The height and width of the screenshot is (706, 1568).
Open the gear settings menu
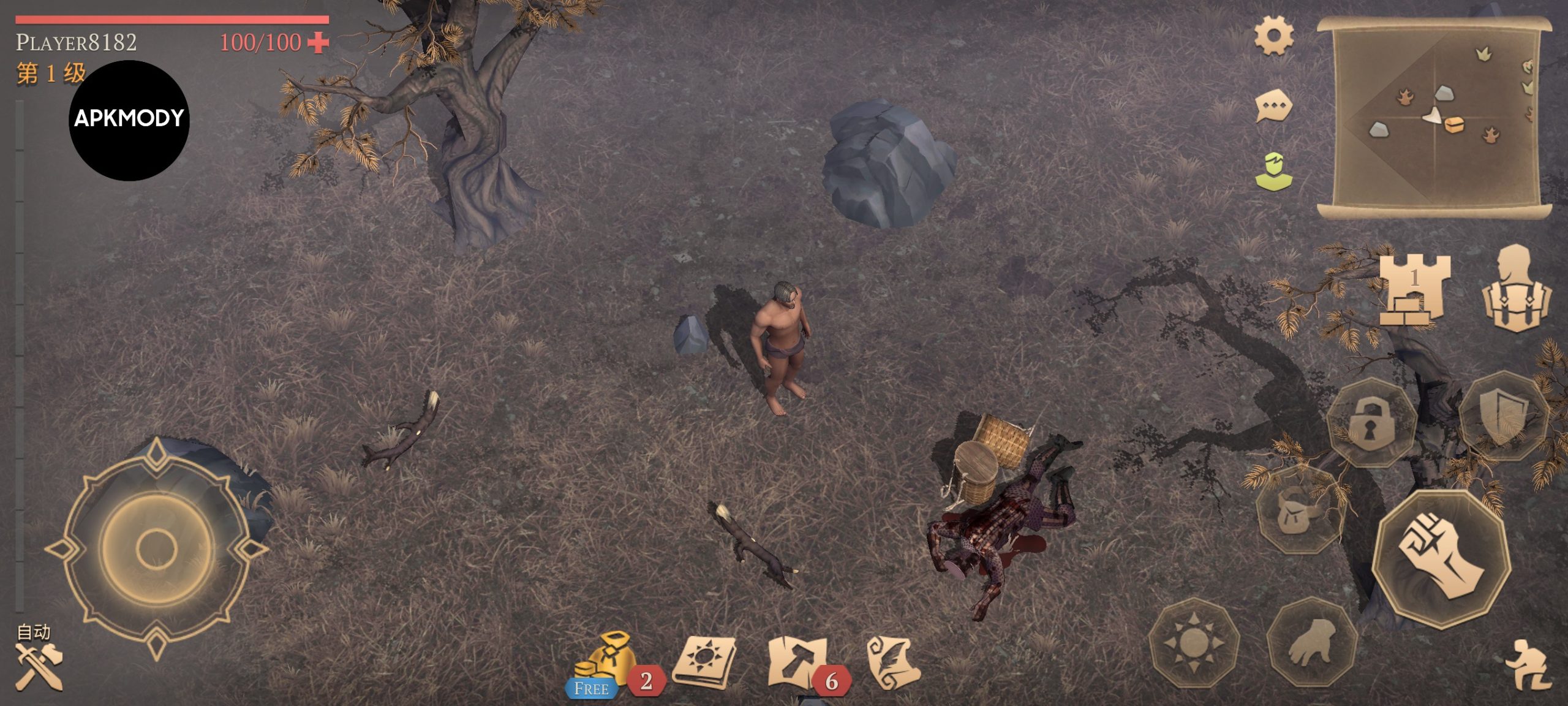tap(1273, 36)
